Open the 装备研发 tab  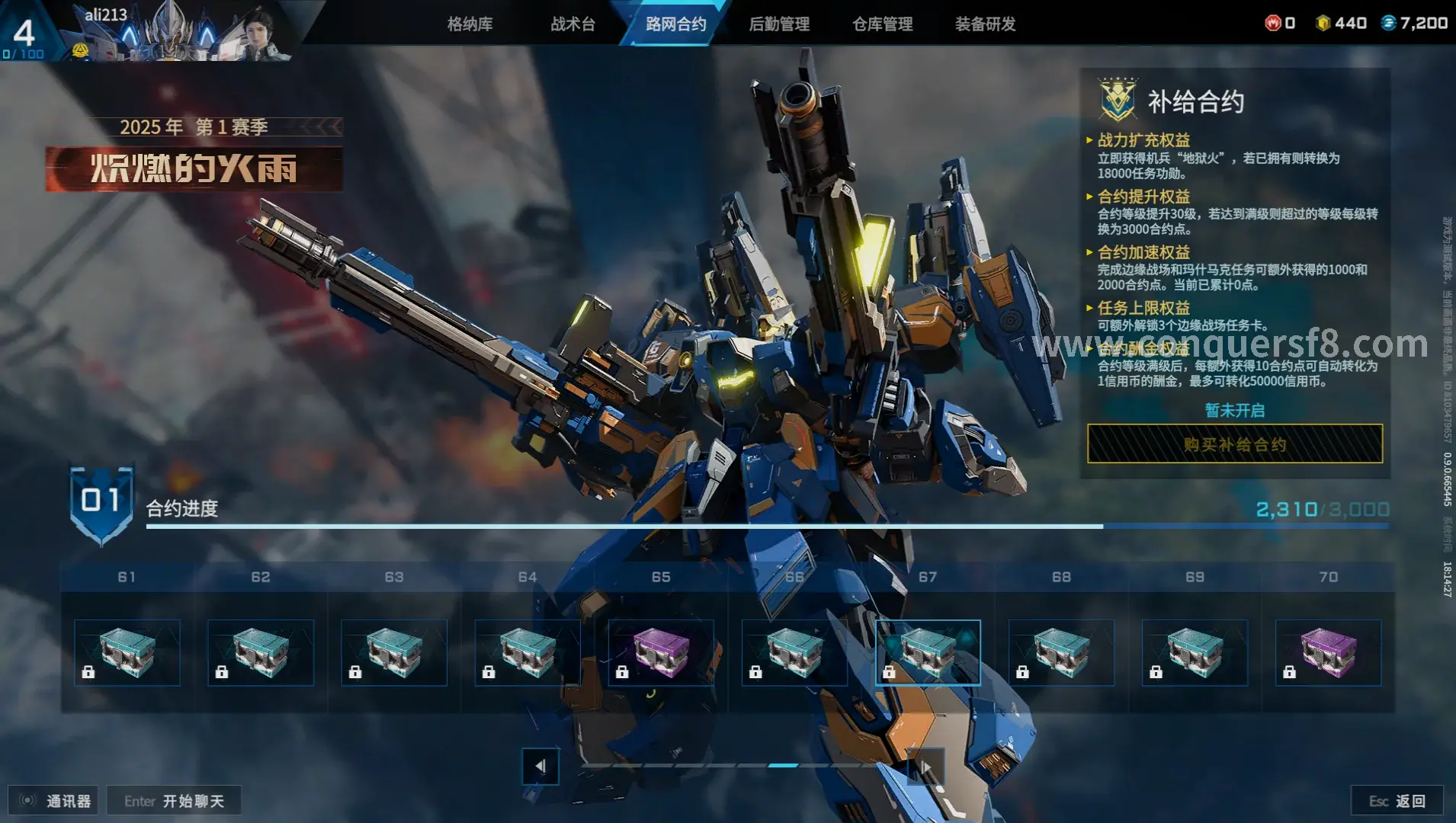click(985, 24)
